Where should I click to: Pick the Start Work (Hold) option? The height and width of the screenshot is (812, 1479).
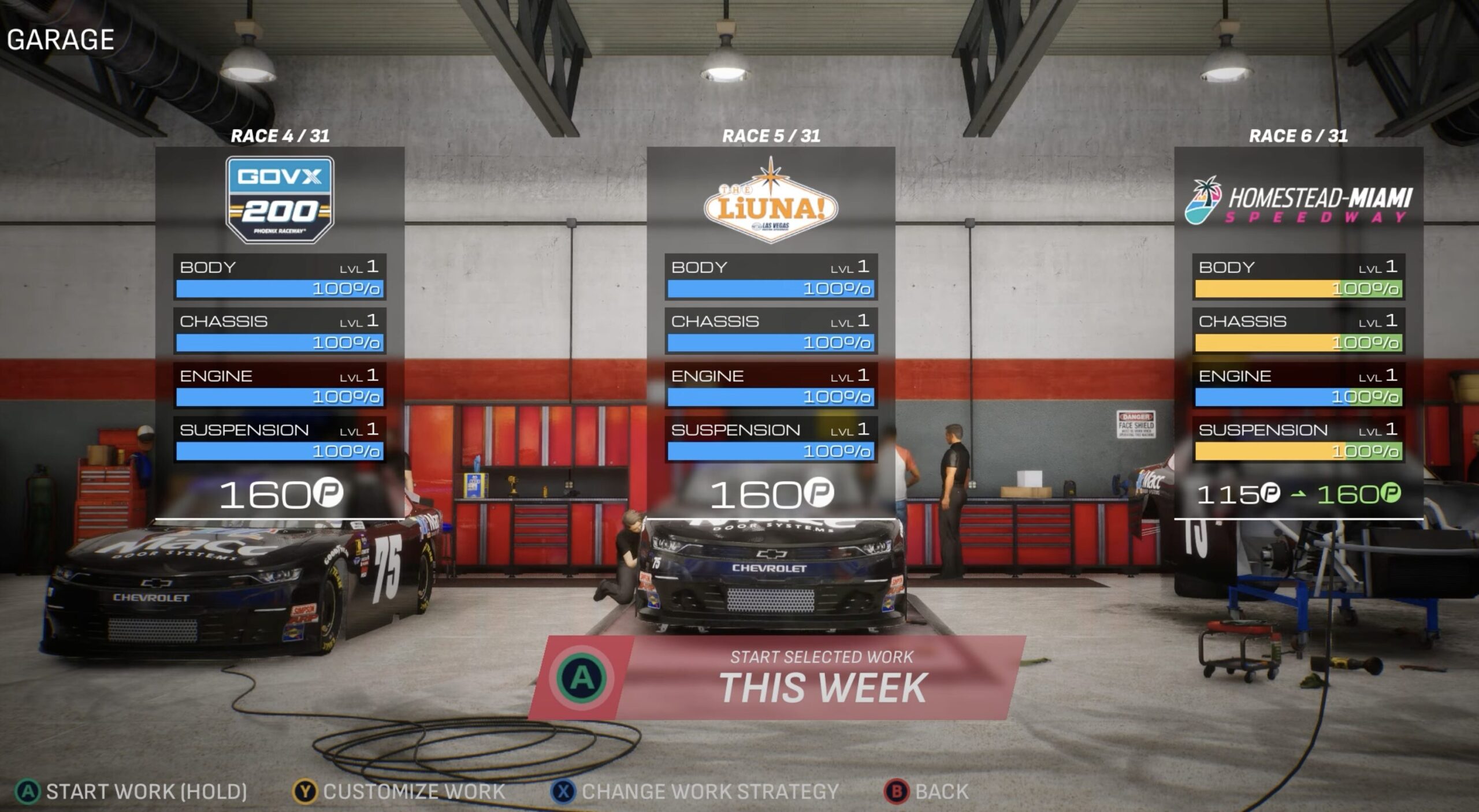click(x=132, y=791)
